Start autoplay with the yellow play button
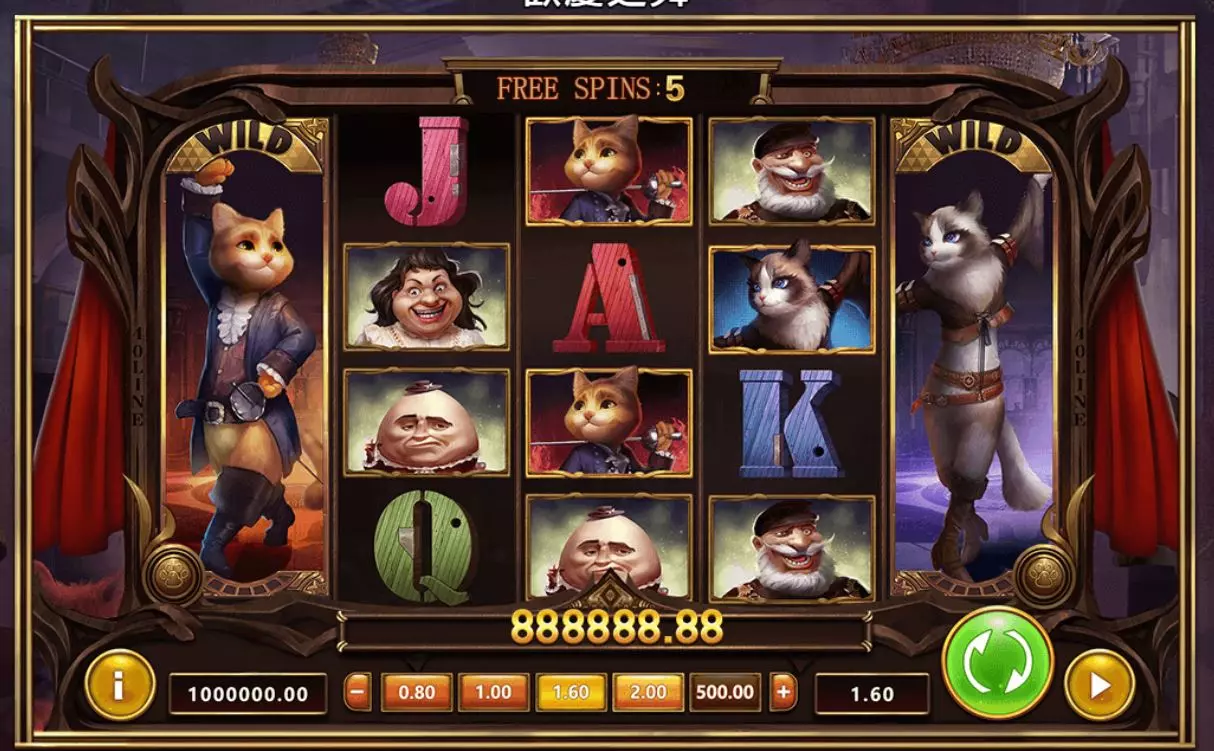This screenshot has width=1214, height=751. click(1099, 685)
